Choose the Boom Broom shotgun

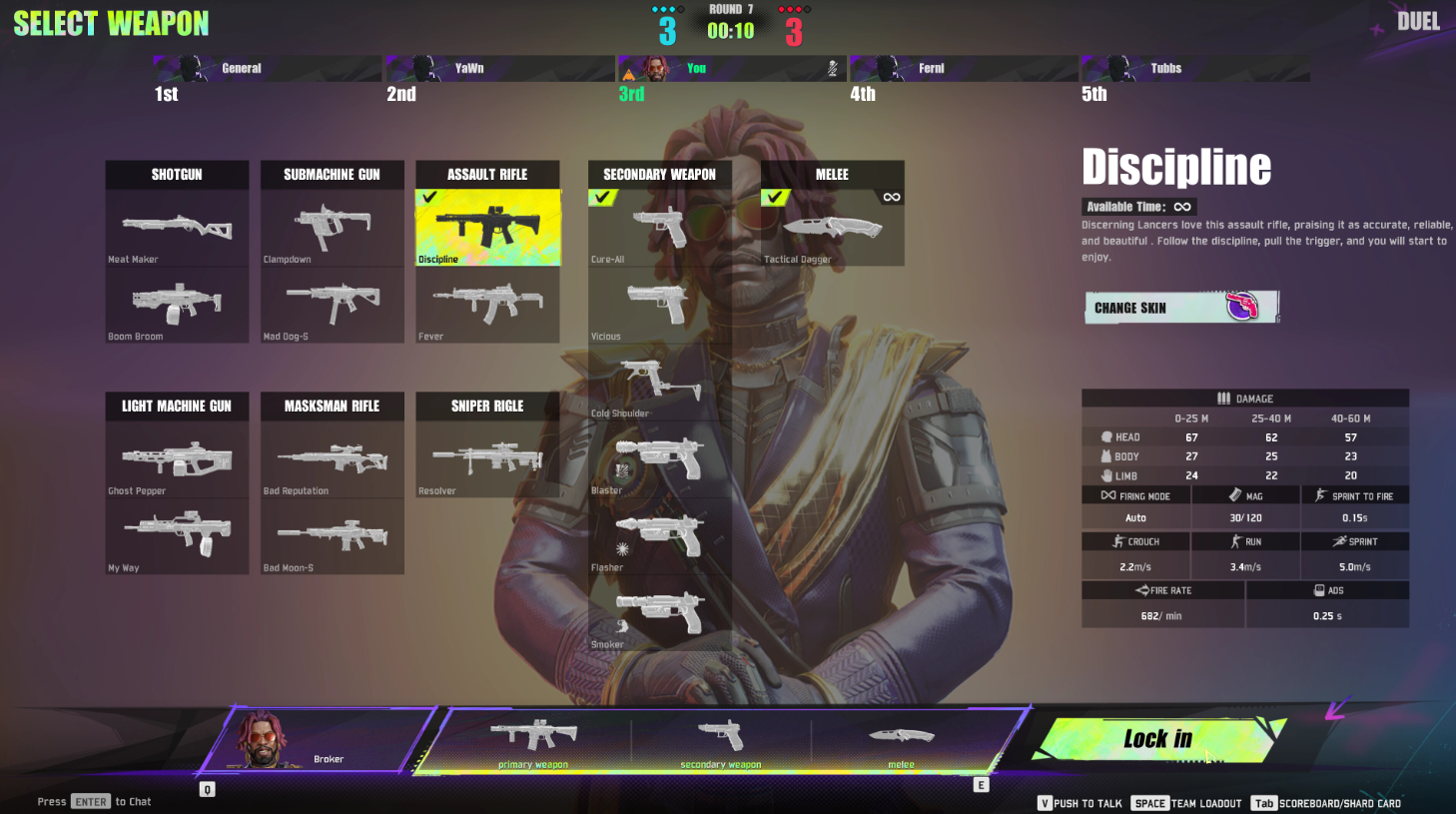[x=177, y=305]
